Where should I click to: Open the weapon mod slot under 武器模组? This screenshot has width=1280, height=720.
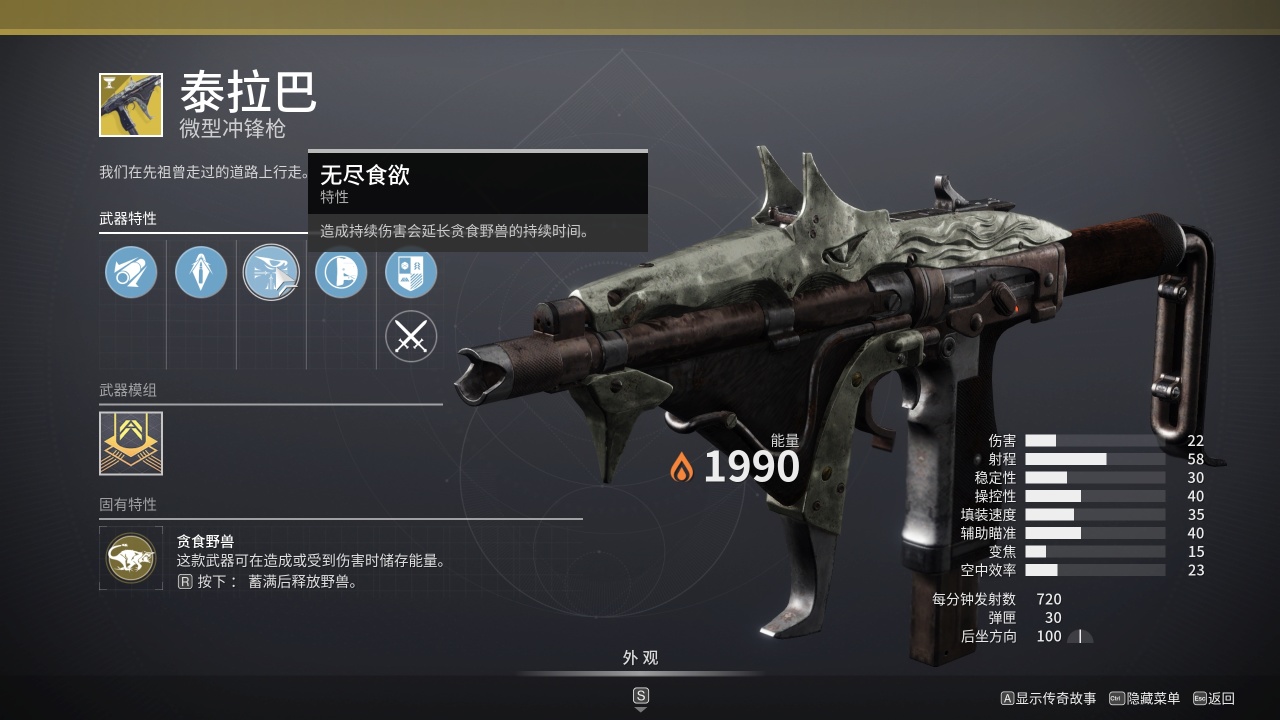(x=131, y=443)
